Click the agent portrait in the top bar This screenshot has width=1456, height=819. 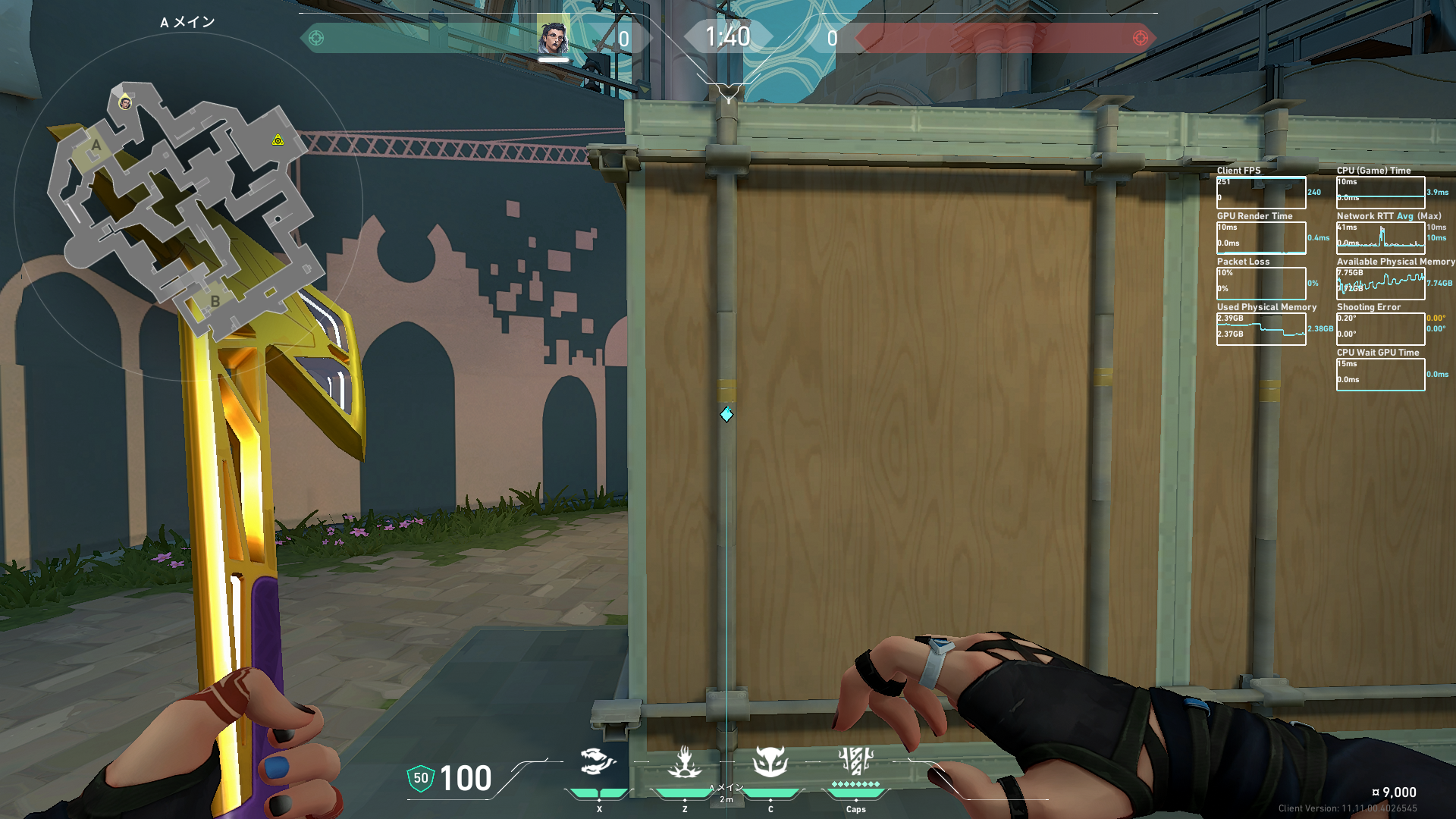tap(553, 36)
